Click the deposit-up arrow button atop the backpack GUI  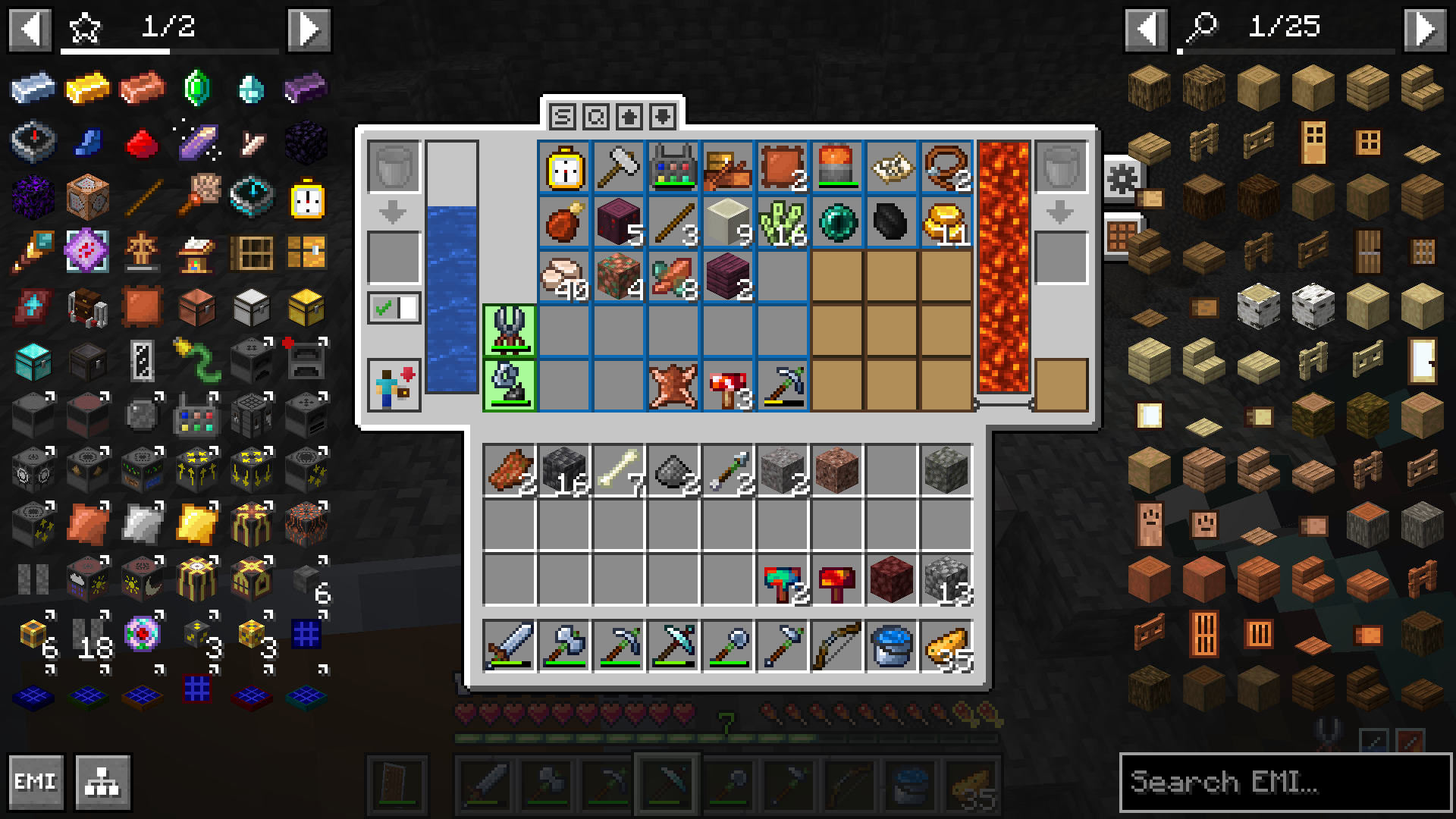tap(631, 117)
